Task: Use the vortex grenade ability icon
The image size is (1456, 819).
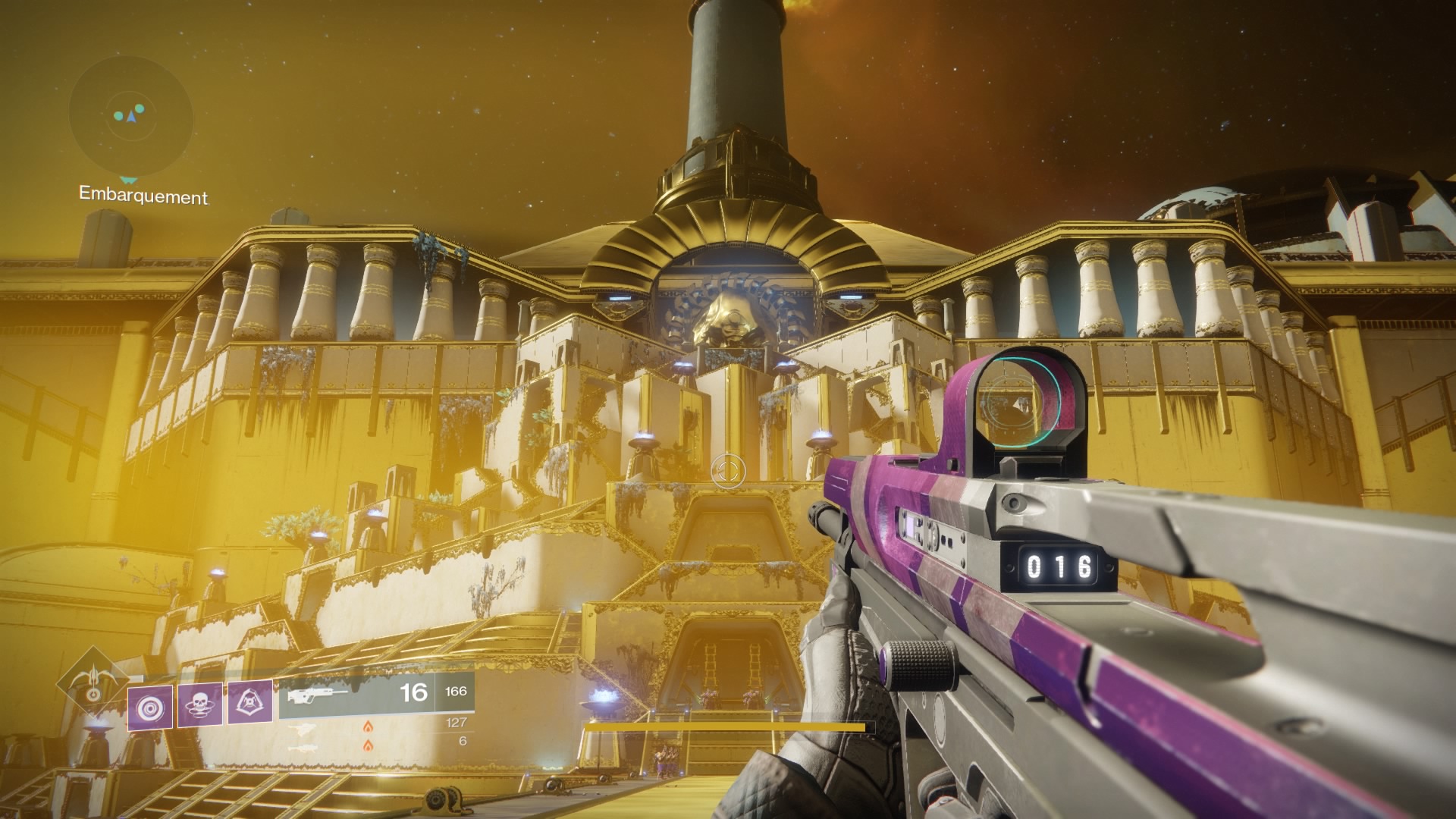Action: tap(150, 707)
